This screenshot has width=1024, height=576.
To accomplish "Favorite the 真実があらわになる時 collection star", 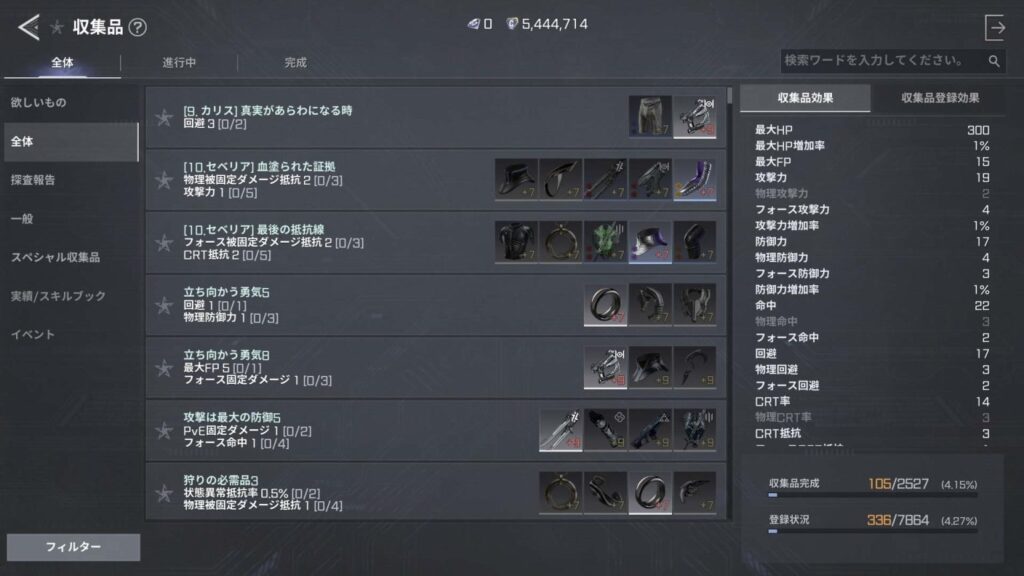I will click(164, 118).
